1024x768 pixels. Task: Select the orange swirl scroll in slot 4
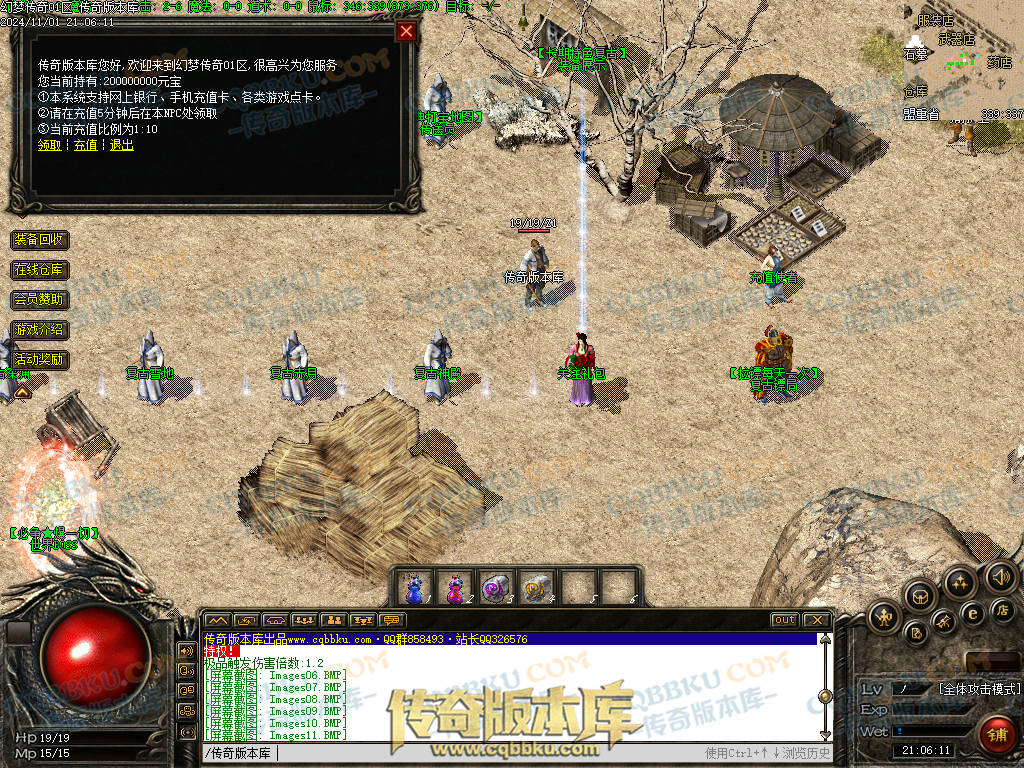(537, 587)
